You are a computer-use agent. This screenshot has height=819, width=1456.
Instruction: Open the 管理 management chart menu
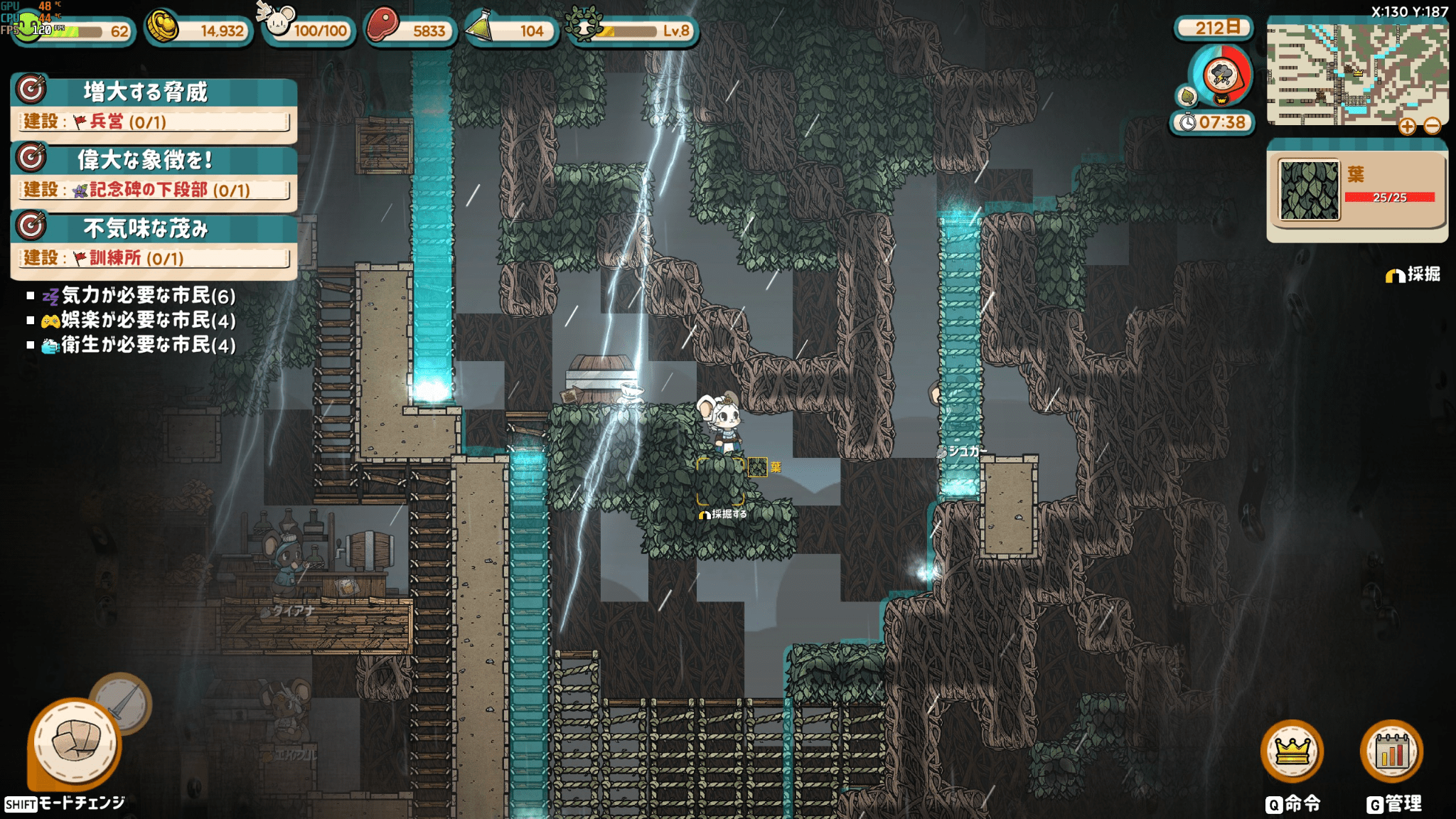(x=1391, y=751)
